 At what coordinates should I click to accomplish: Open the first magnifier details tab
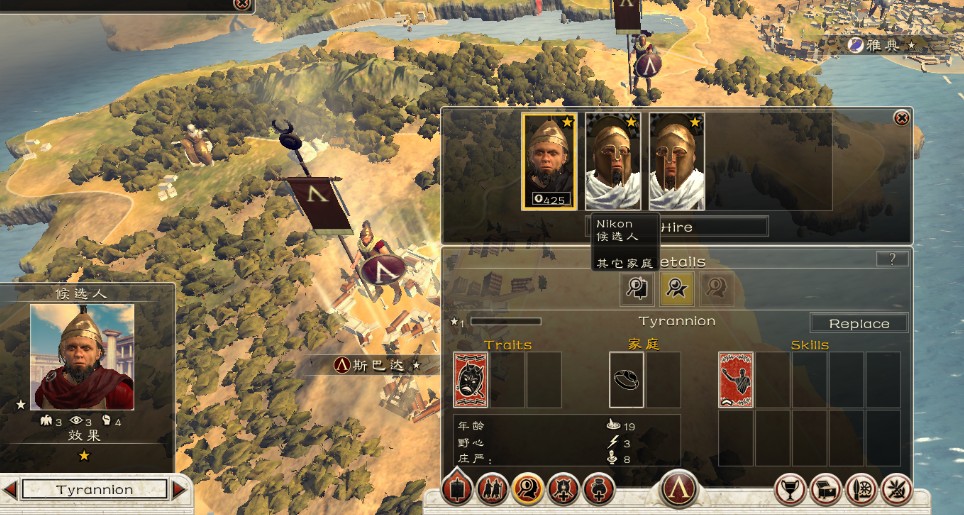(636, 289)
